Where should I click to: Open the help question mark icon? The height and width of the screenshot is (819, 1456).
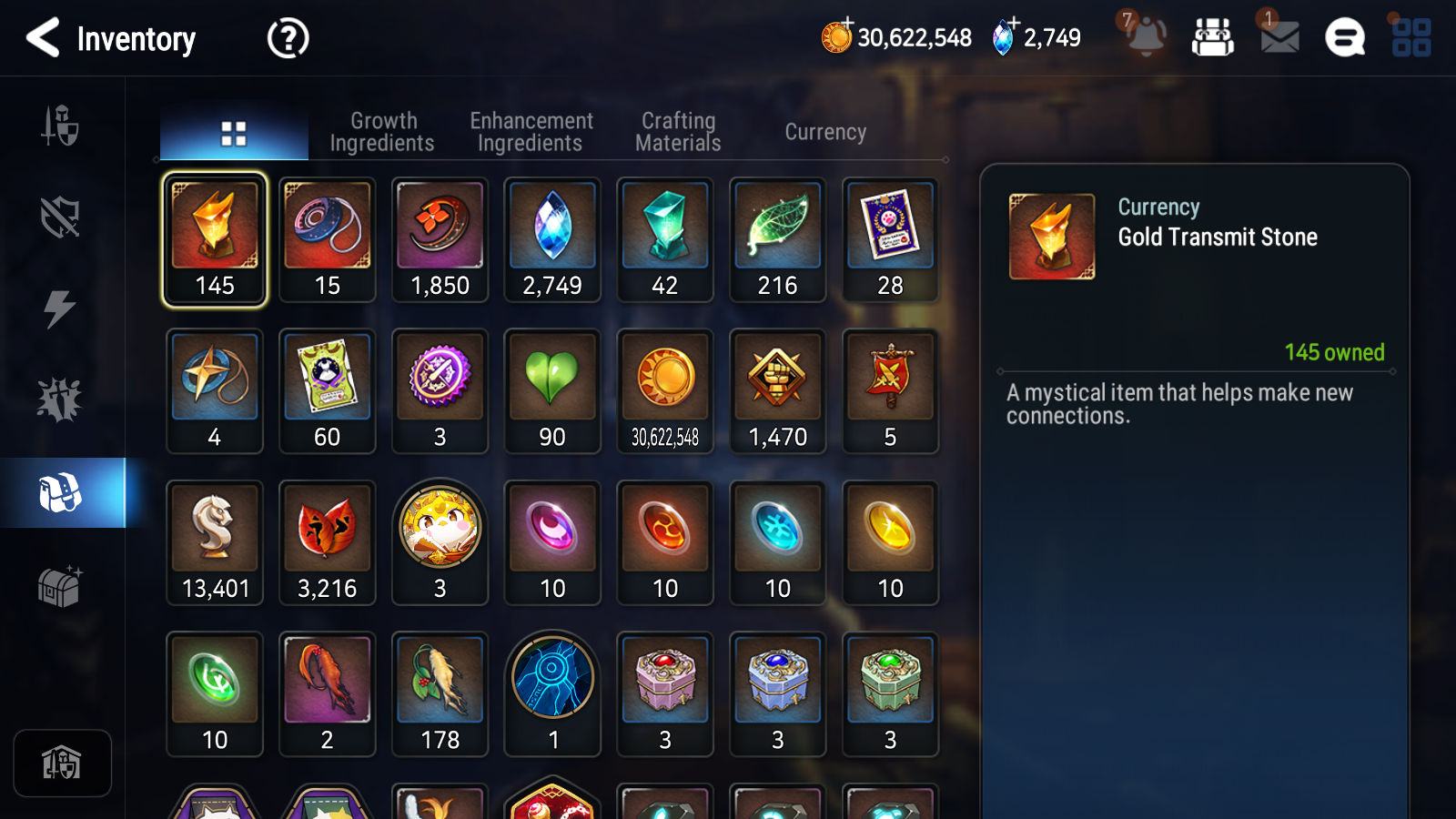pyautogui.click(x=287, y=38)
